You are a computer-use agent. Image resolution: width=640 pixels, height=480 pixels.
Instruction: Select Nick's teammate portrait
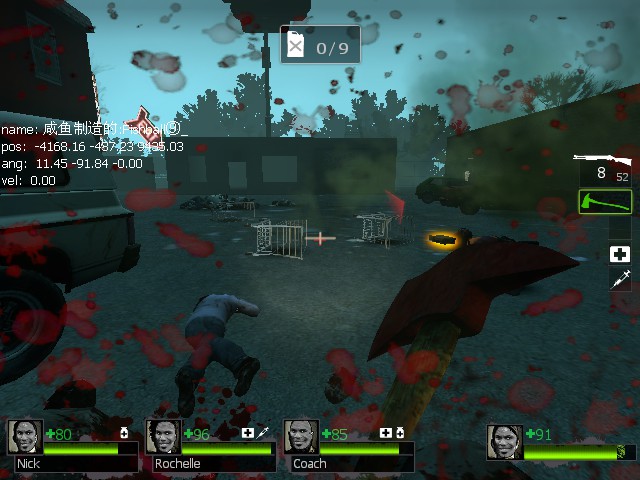click(x=25, y=437)
